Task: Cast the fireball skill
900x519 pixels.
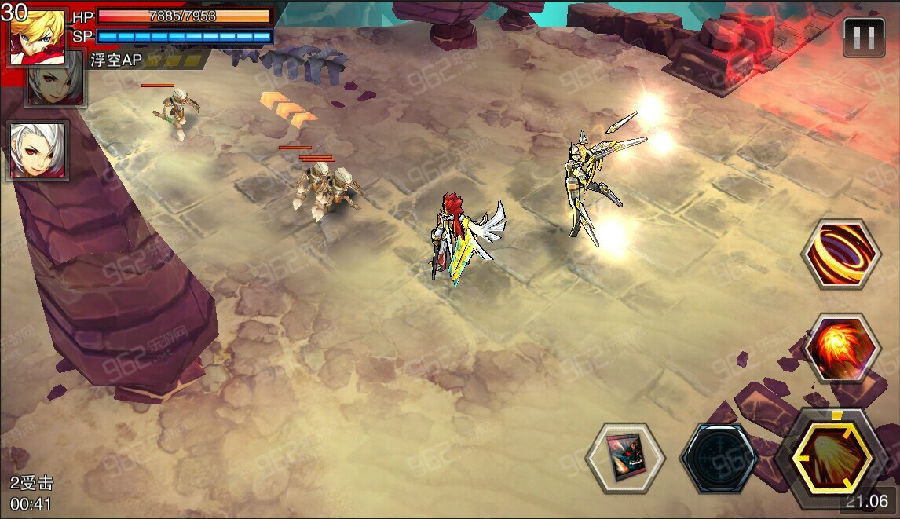Action: coord(841,349)
